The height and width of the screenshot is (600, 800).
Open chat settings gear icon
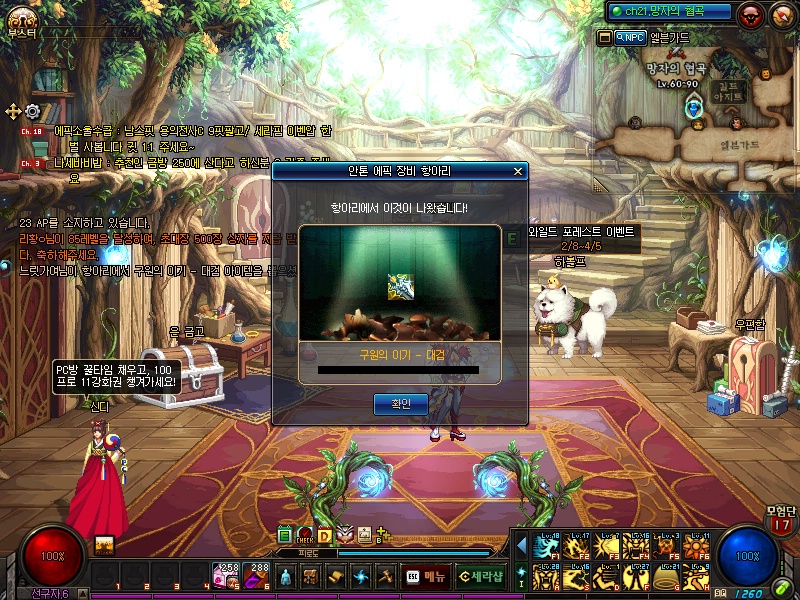tap(33, 111)
